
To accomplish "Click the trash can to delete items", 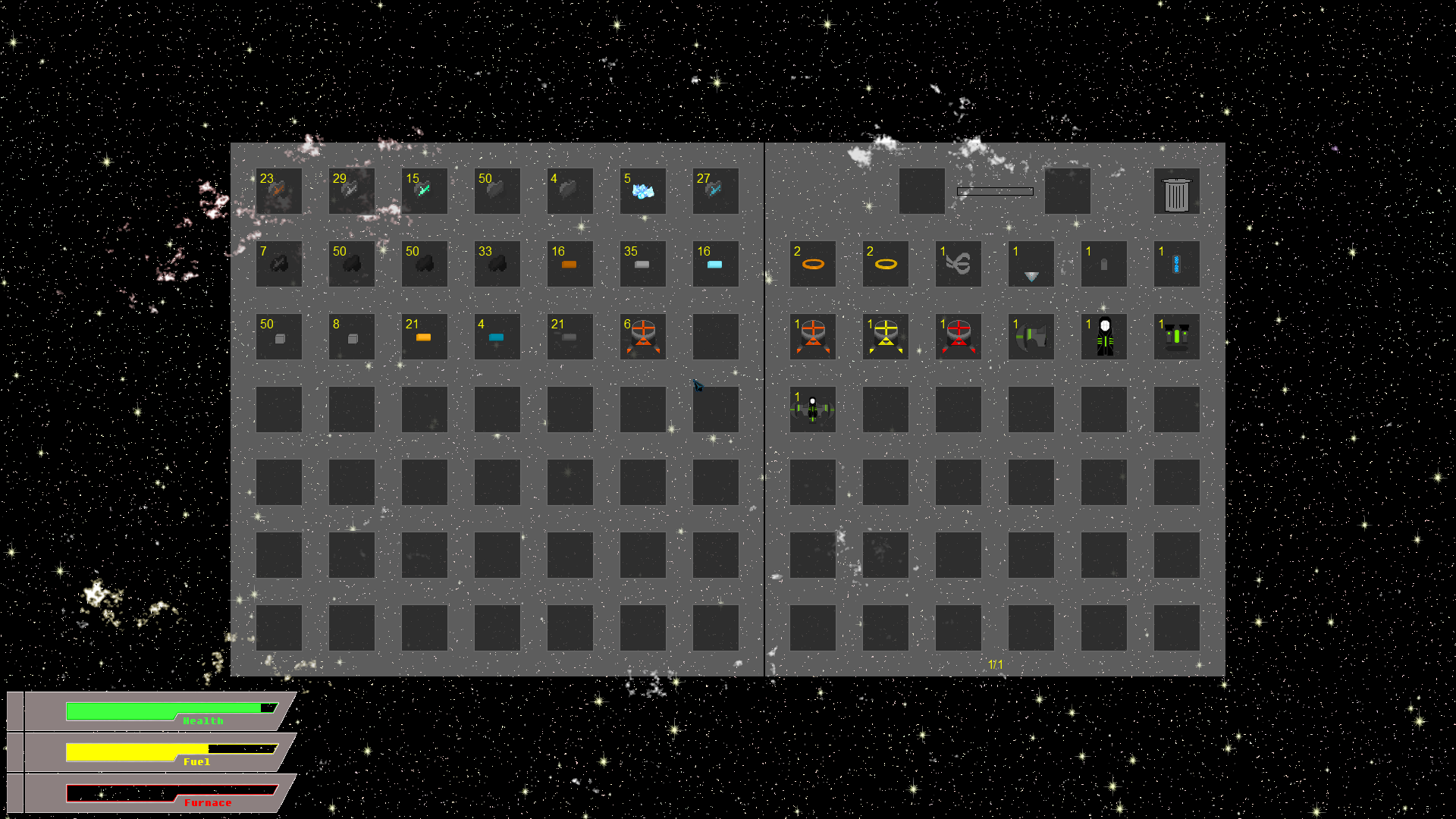I will pos(1176,190).
